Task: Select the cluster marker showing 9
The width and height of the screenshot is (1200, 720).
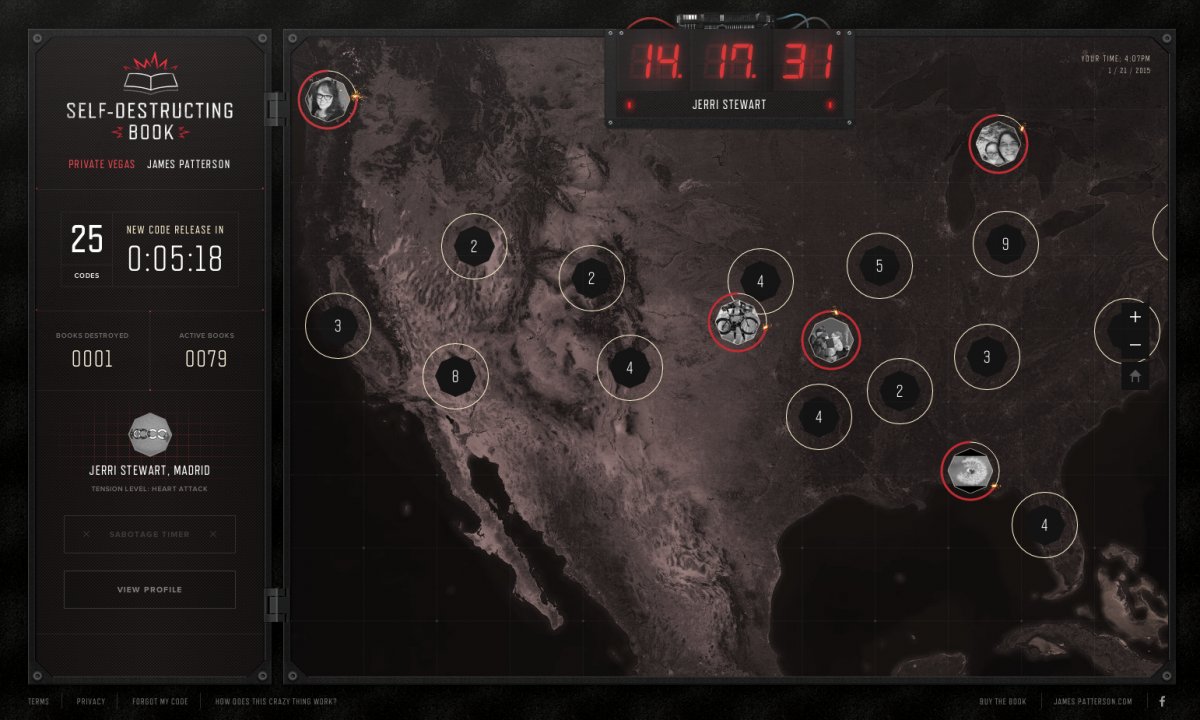Action: pos(1005,244)
